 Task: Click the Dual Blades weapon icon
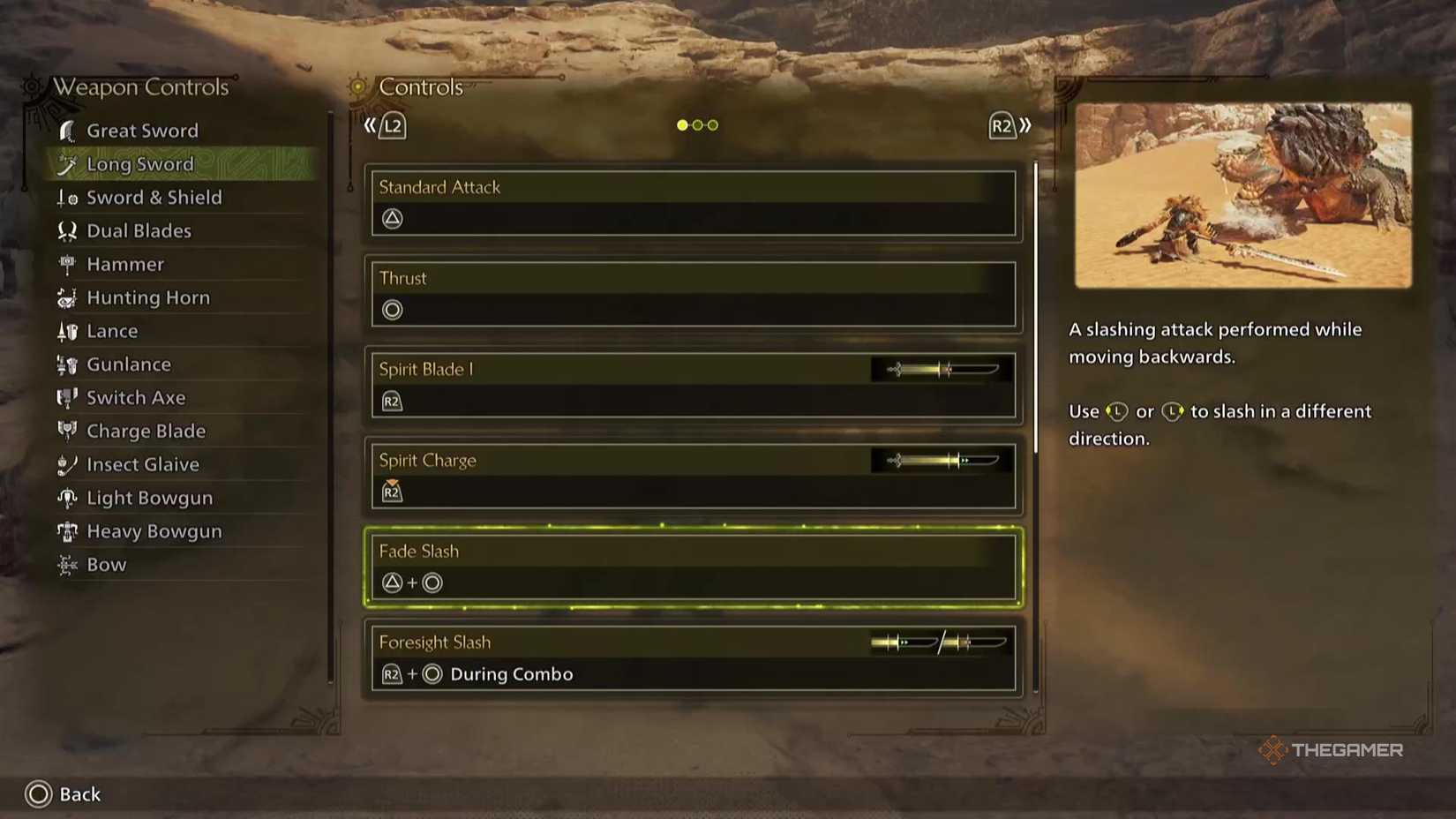(66, 230)
